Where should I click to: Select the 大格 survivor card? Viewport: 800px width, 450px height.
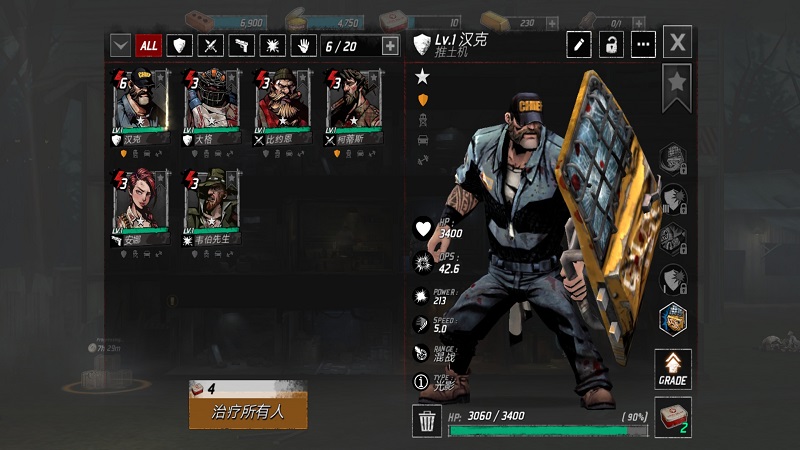[x=210, y=107]
